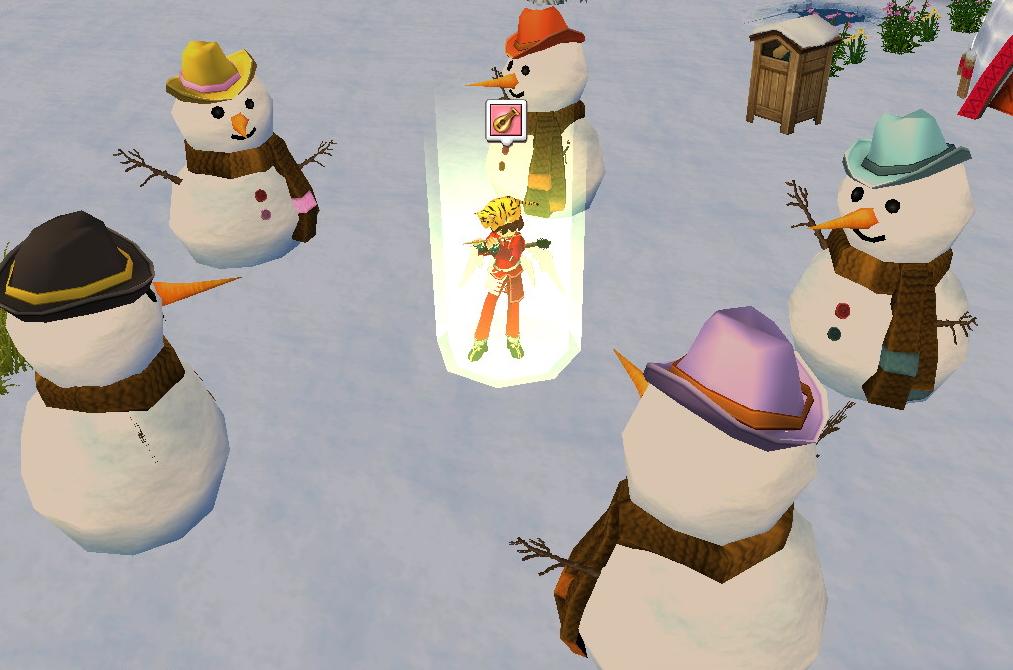Click the lute skill icon above the character
This screenshot has width=1013, height=670.
coord(505,120)
